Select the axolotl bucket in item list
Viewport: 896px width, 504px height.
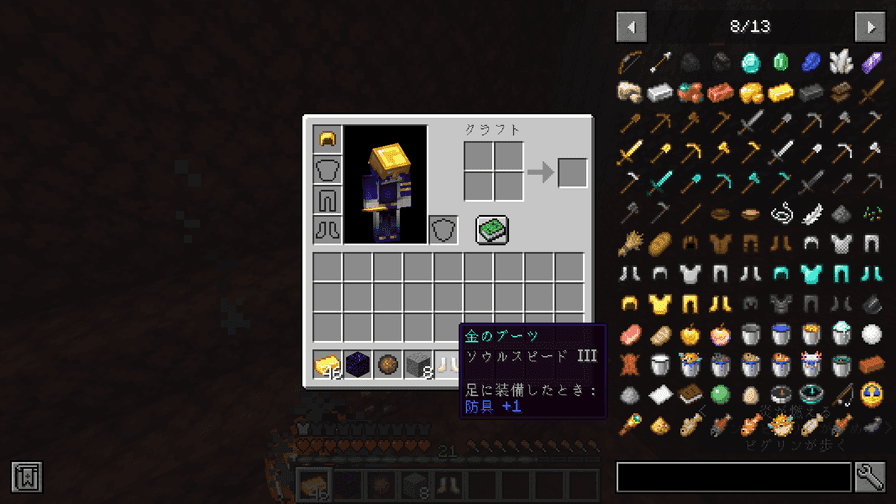(810, 363)
